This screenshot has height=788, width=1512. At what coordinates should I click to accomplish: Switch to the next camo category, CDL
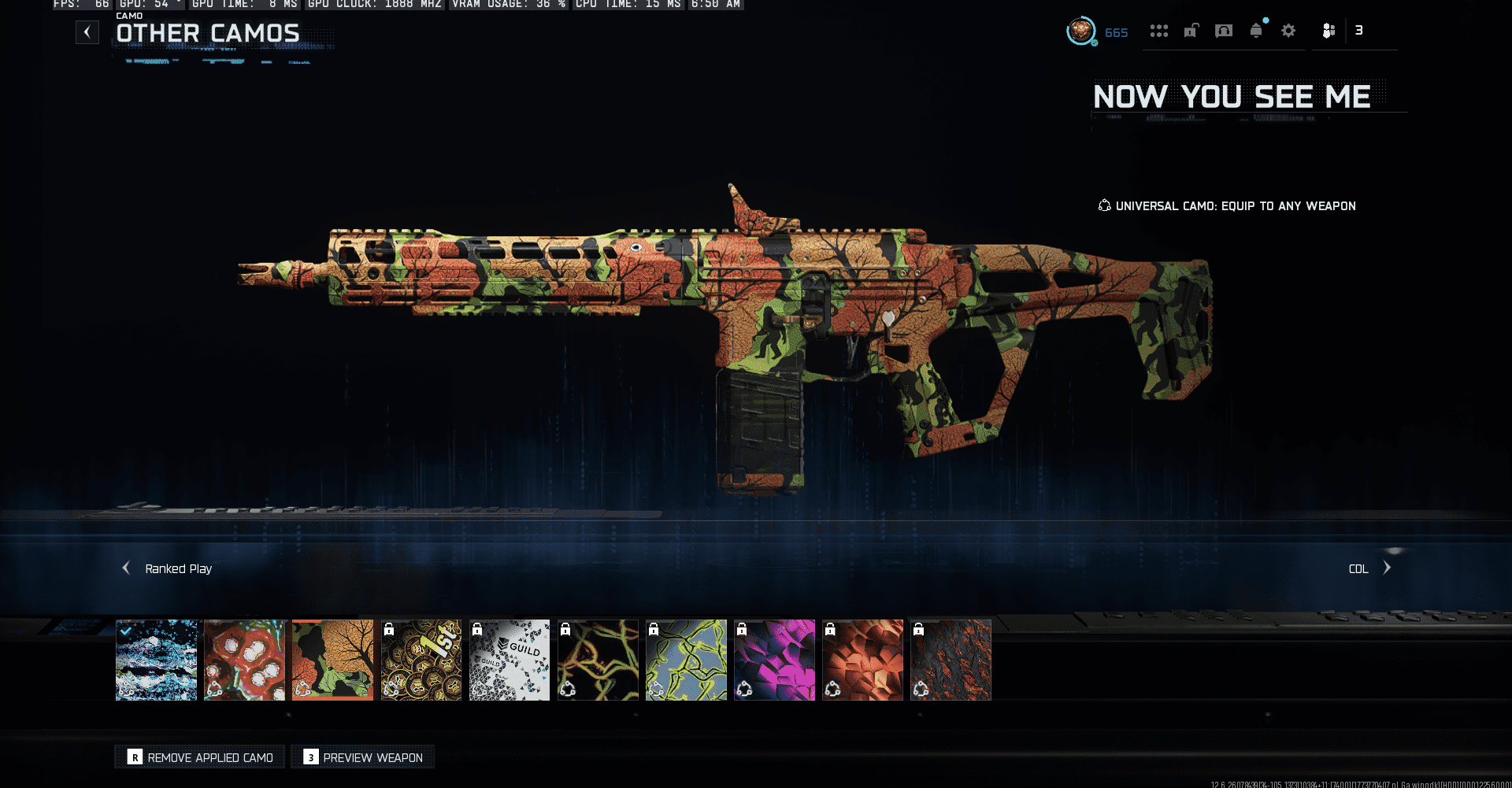(x=1387, y=568)
